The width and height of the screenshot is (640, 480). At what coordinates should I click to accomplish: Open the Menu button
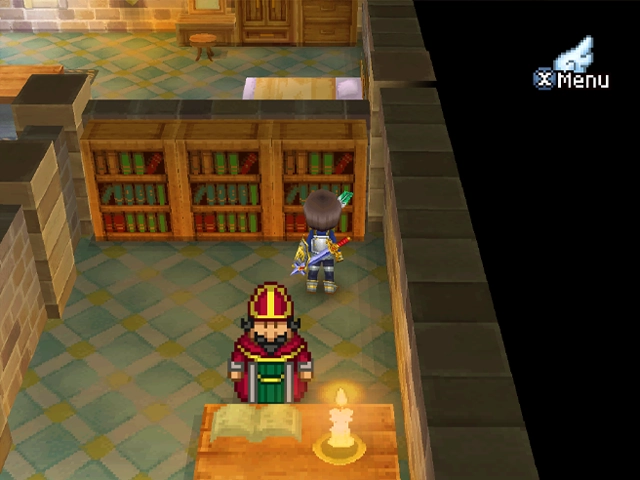point(572,76)
